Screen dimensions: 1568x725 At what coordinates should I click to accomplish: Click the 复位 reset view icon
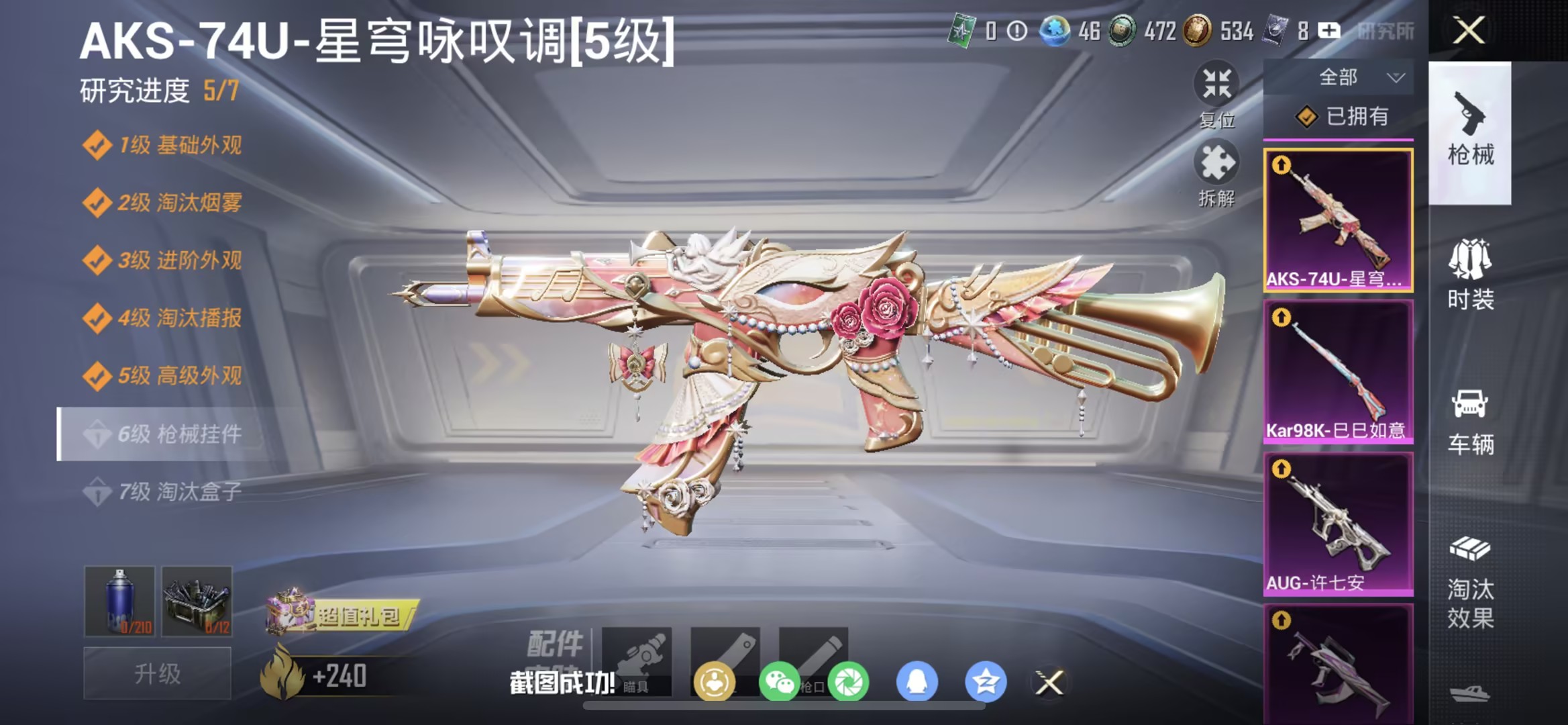(x=1217, y=87)
